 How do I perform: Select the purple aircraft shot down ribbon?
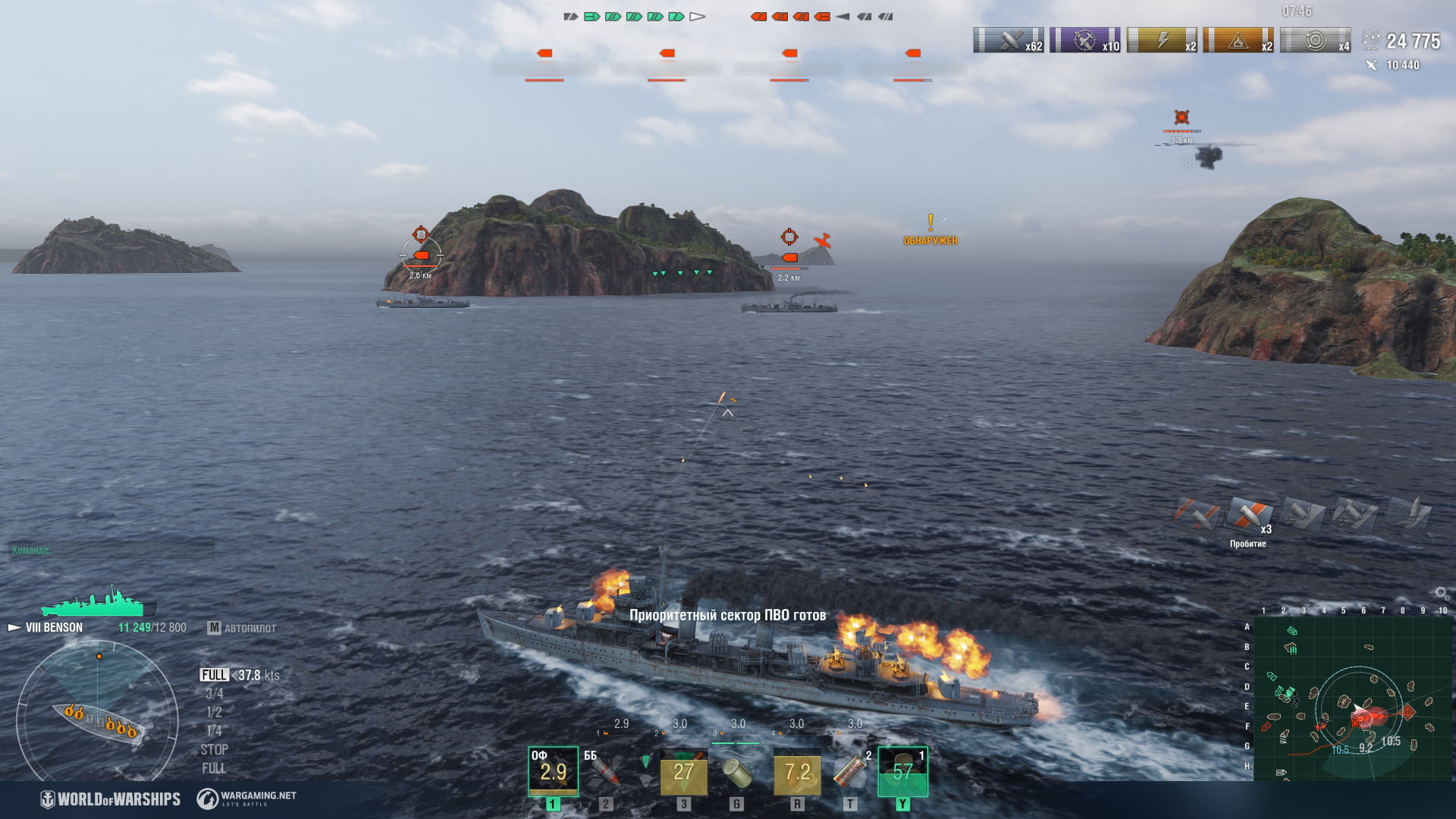(1084, 40)
